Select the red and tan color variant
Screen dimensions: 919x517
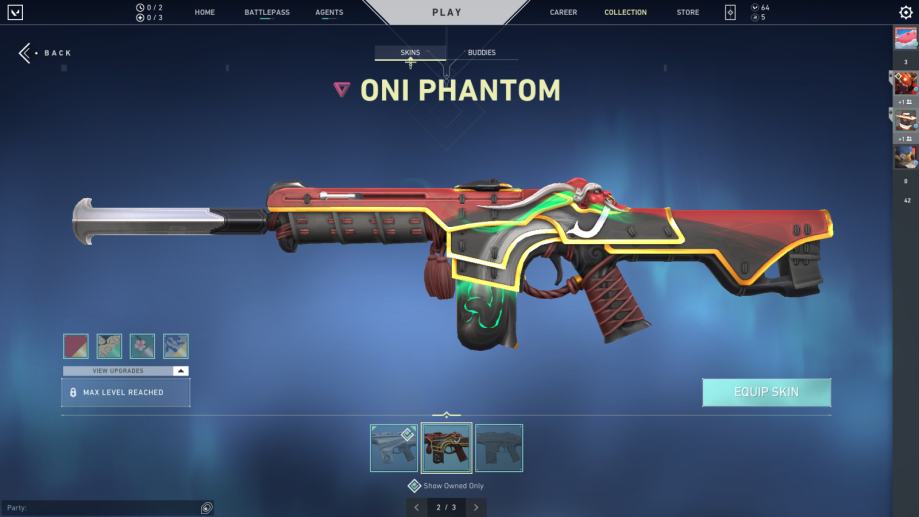coord(76,346)
